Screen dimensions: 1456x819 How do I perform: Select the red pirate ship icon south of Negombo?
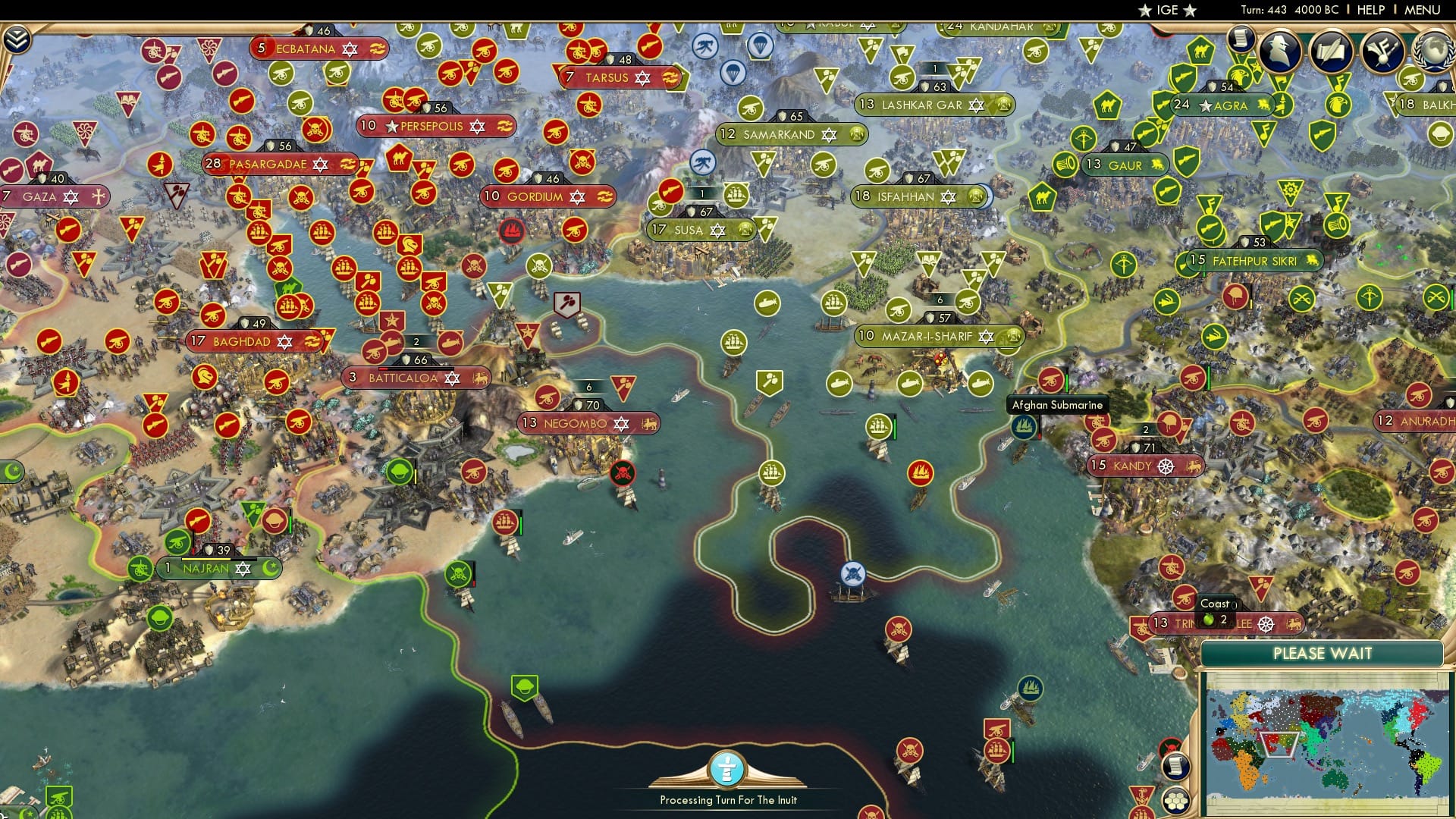[623, 473]
